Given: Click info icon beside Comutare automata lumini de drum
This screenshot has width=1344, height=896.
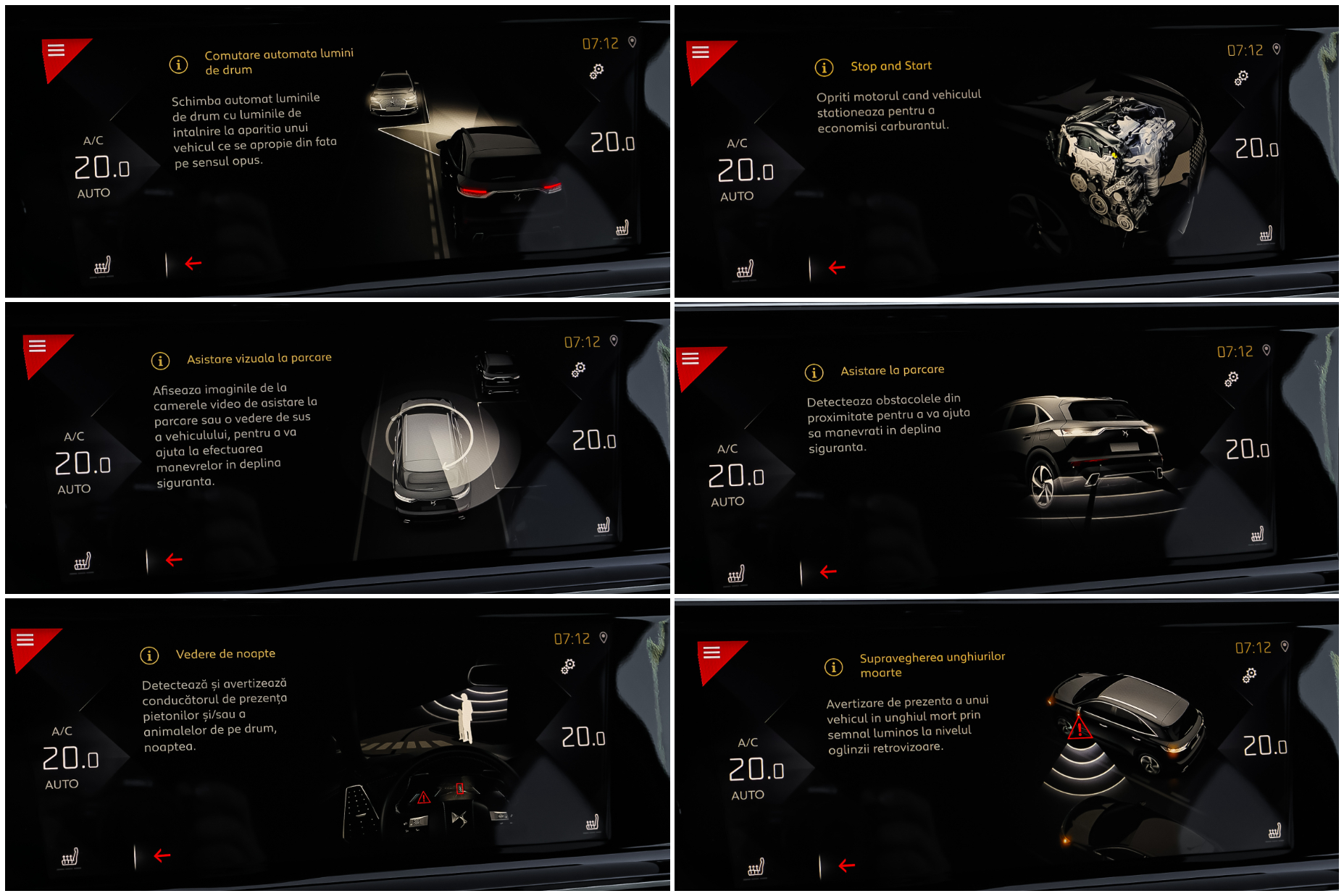Looking at the screenshot, I should click(x=178, y=64).
